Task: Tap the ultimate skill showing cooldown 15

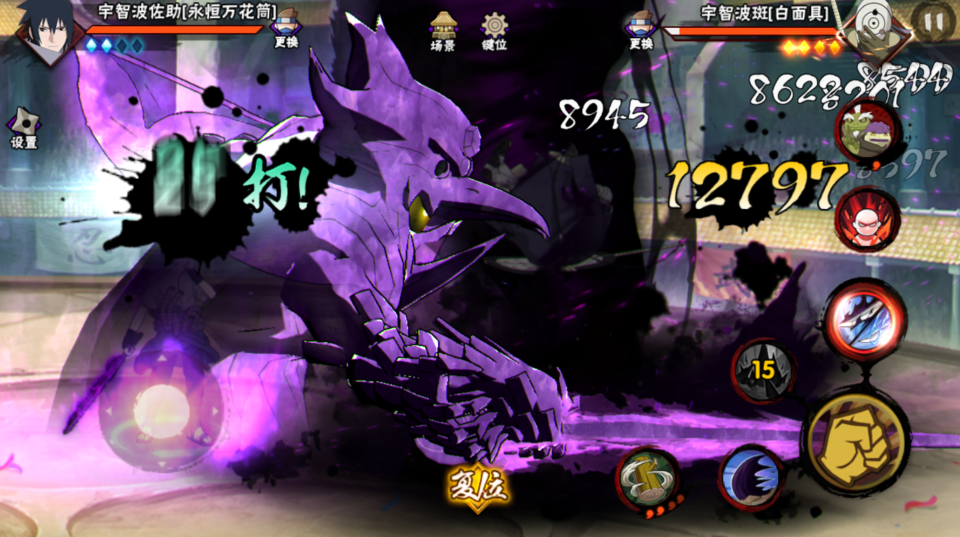Action: [x=764, y=370]
